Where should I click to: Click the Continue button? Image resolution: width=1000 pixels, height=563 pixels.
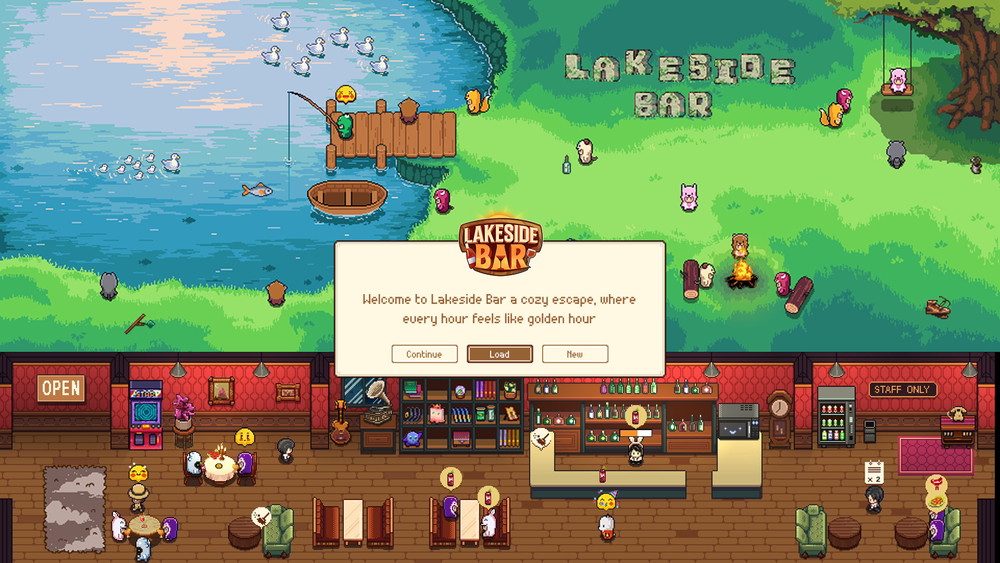[424, 354]
